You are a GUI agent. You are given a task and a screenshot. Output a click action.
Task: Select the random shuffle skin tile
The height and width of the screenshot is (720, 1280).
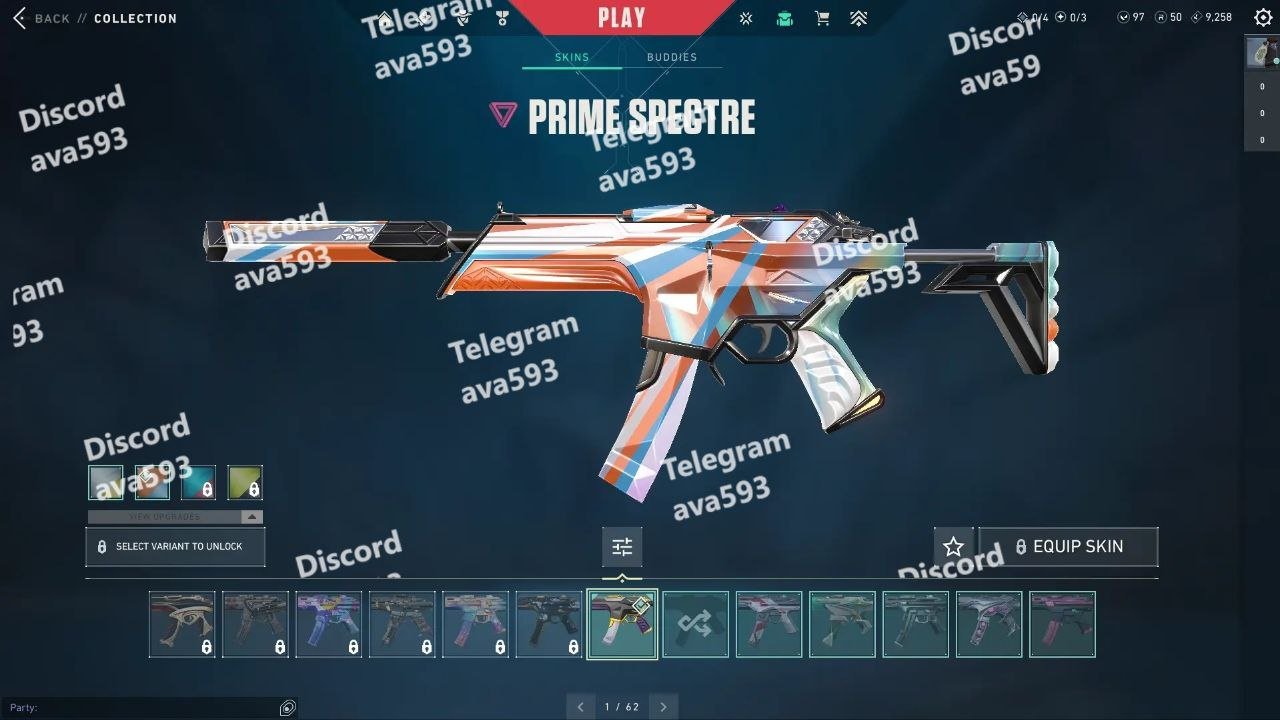[x=695, y=625]
